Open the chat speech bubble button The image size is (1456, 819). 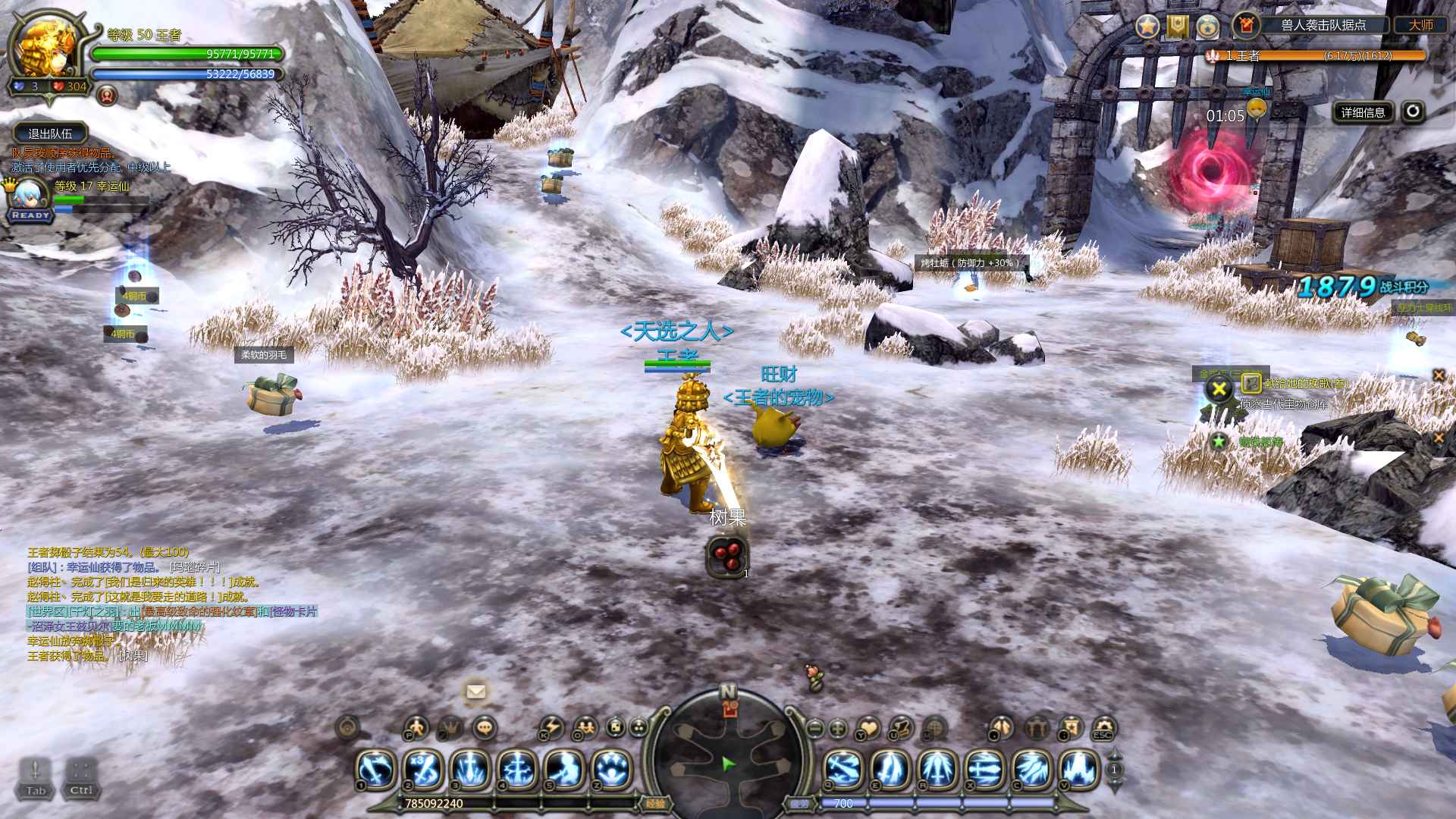pos(485,727)
